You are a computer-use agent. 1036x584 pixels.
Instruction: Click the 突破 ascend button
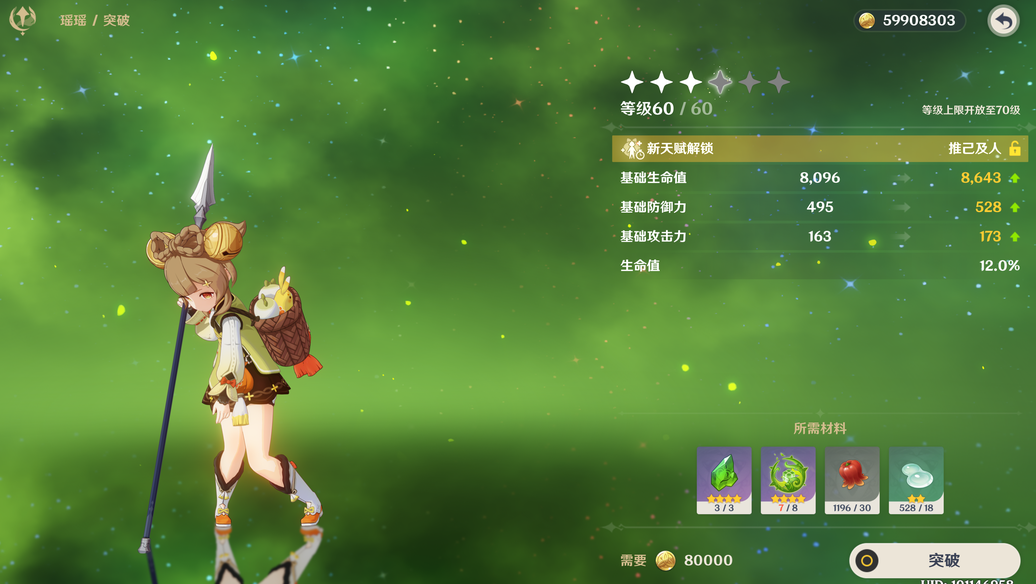click(934, 561)
